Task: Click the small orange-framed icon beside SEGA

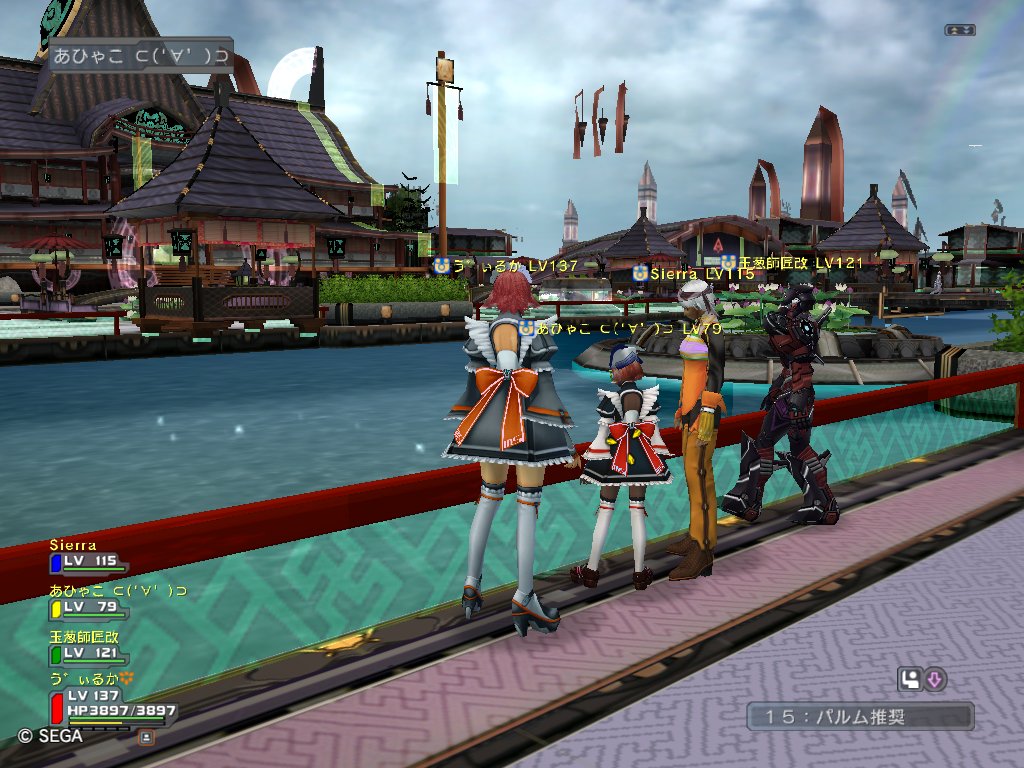Action: pyautogui.click(x=146, y=737)
